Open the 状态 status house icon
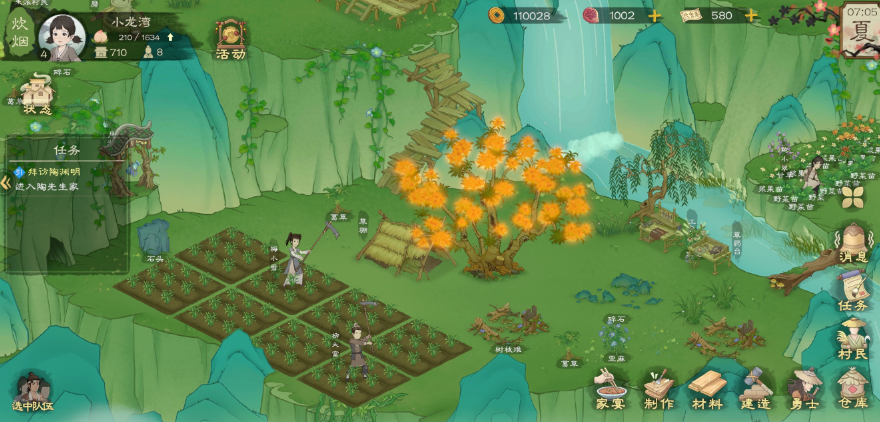This screenshot has width=880, height=422. (36, 95)
